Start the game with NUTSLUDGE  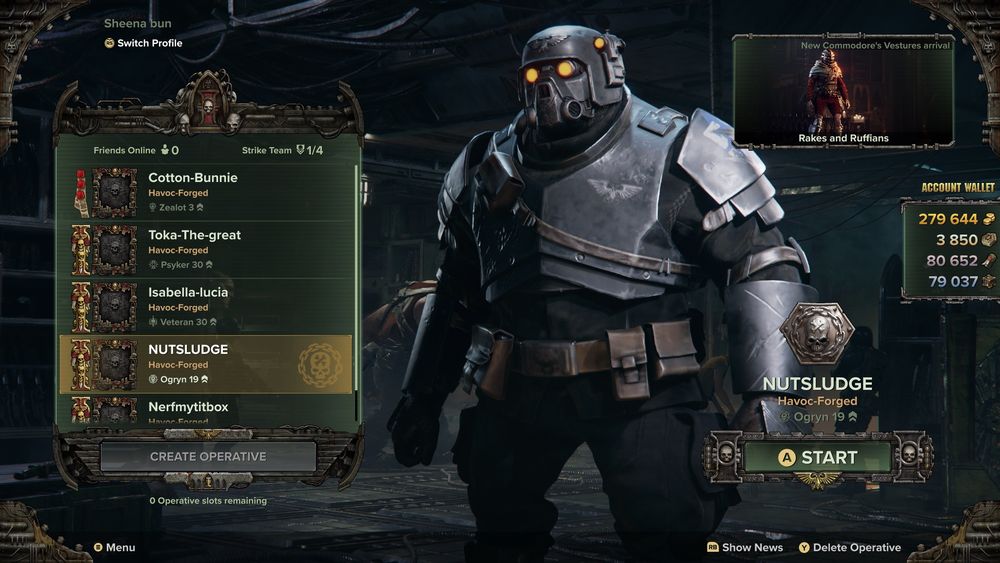pyautogui.click(x=818, y=457)
